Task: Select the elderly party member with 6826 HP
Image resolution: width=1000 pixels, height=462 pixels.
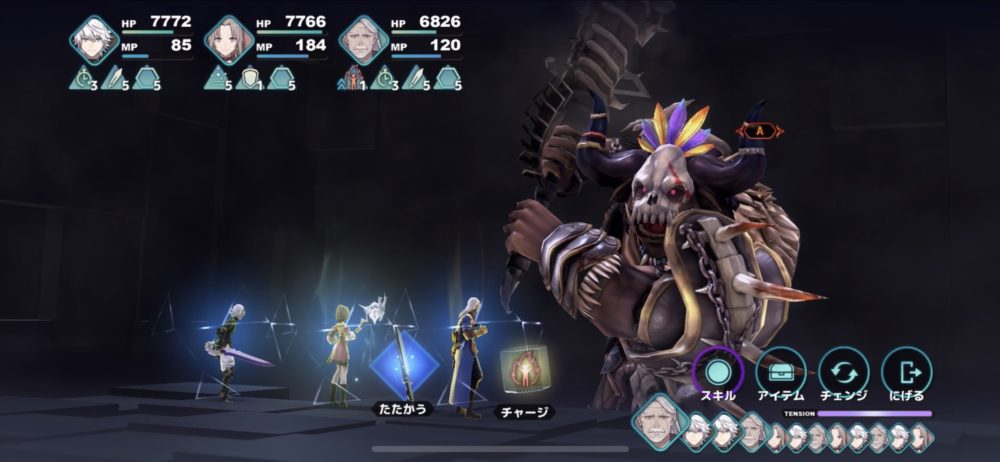Action: pyautogui.click(x=363, y=40)
